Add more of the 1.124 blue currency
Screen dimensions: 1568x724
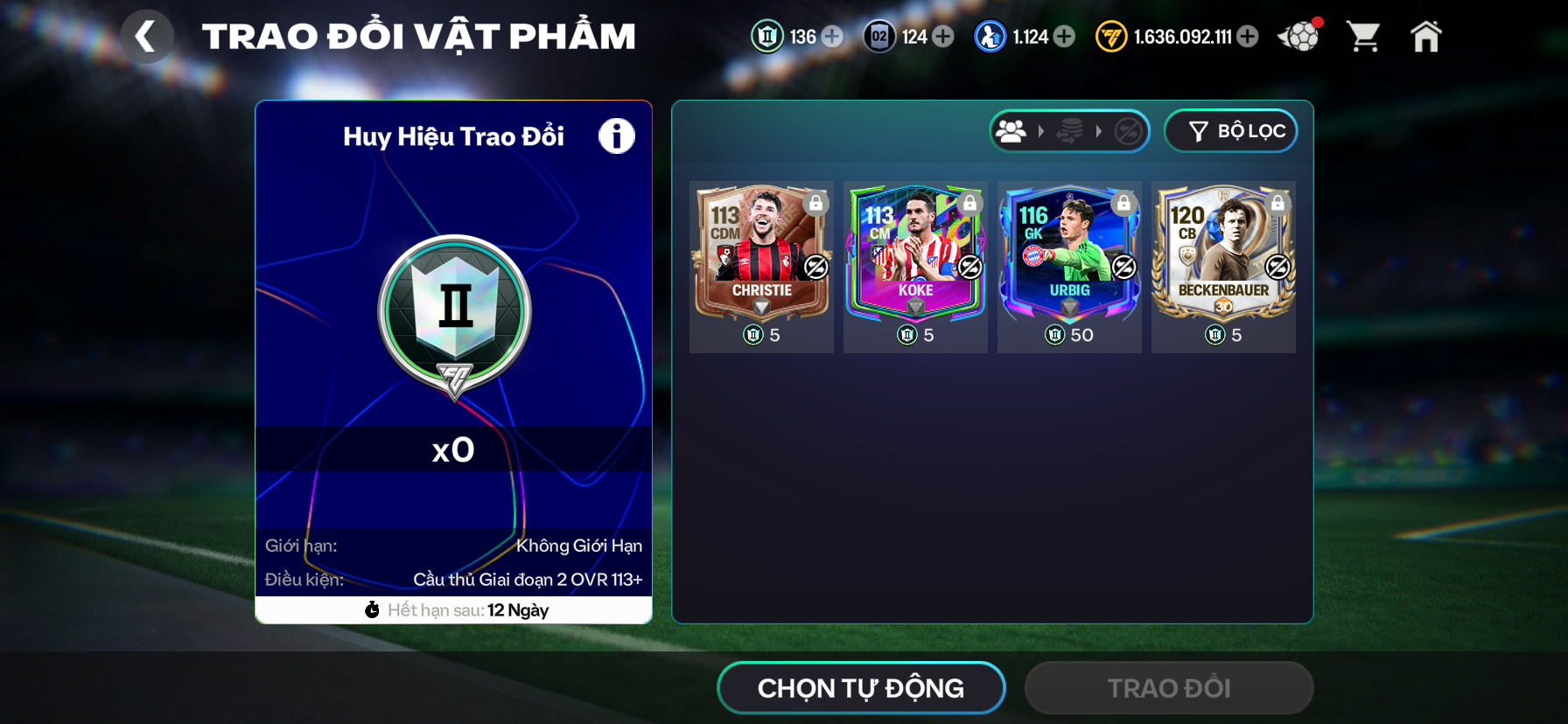(1064, 37)
